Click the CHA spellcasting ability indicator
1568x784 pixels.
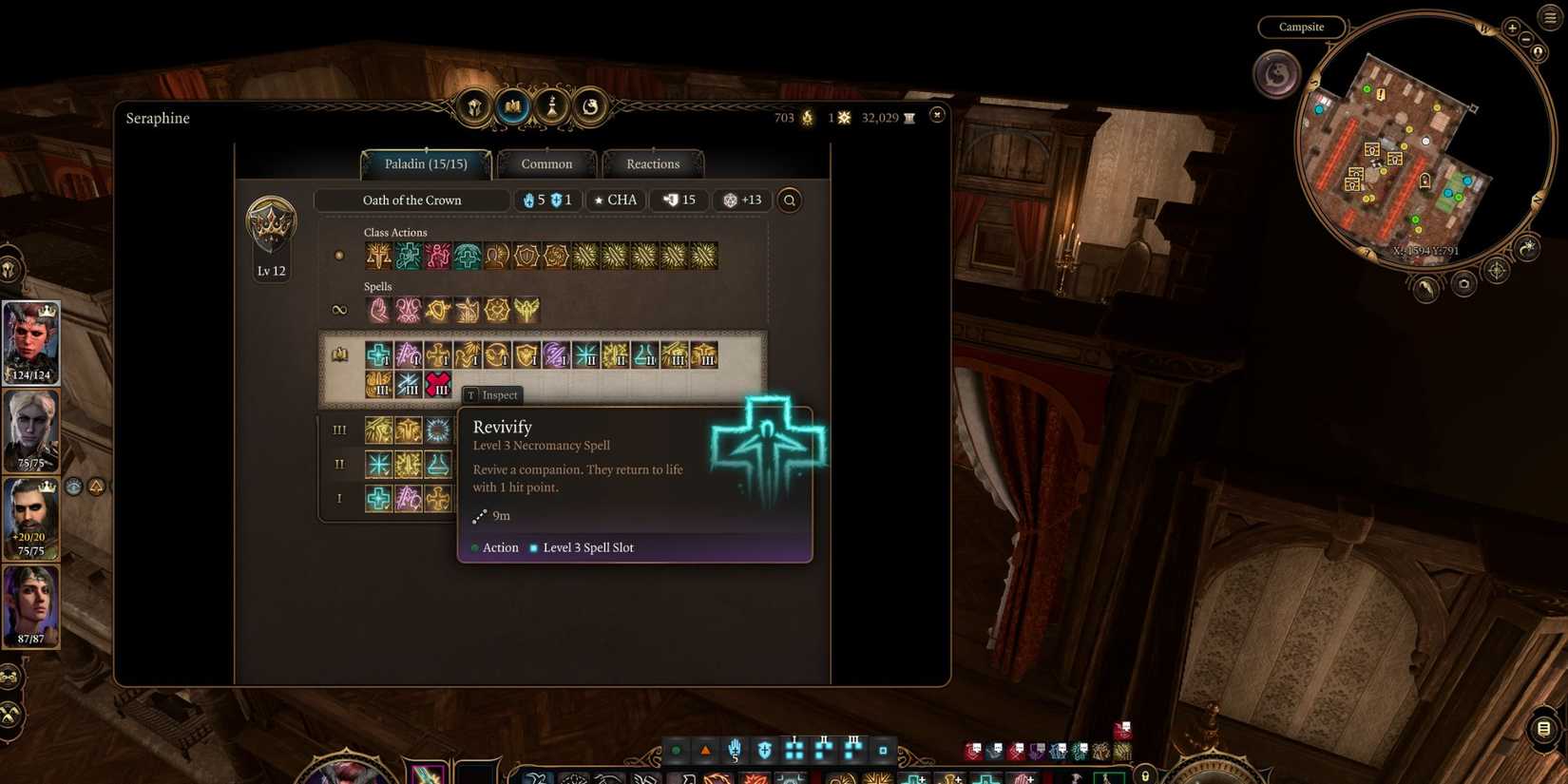click(614, 200)
